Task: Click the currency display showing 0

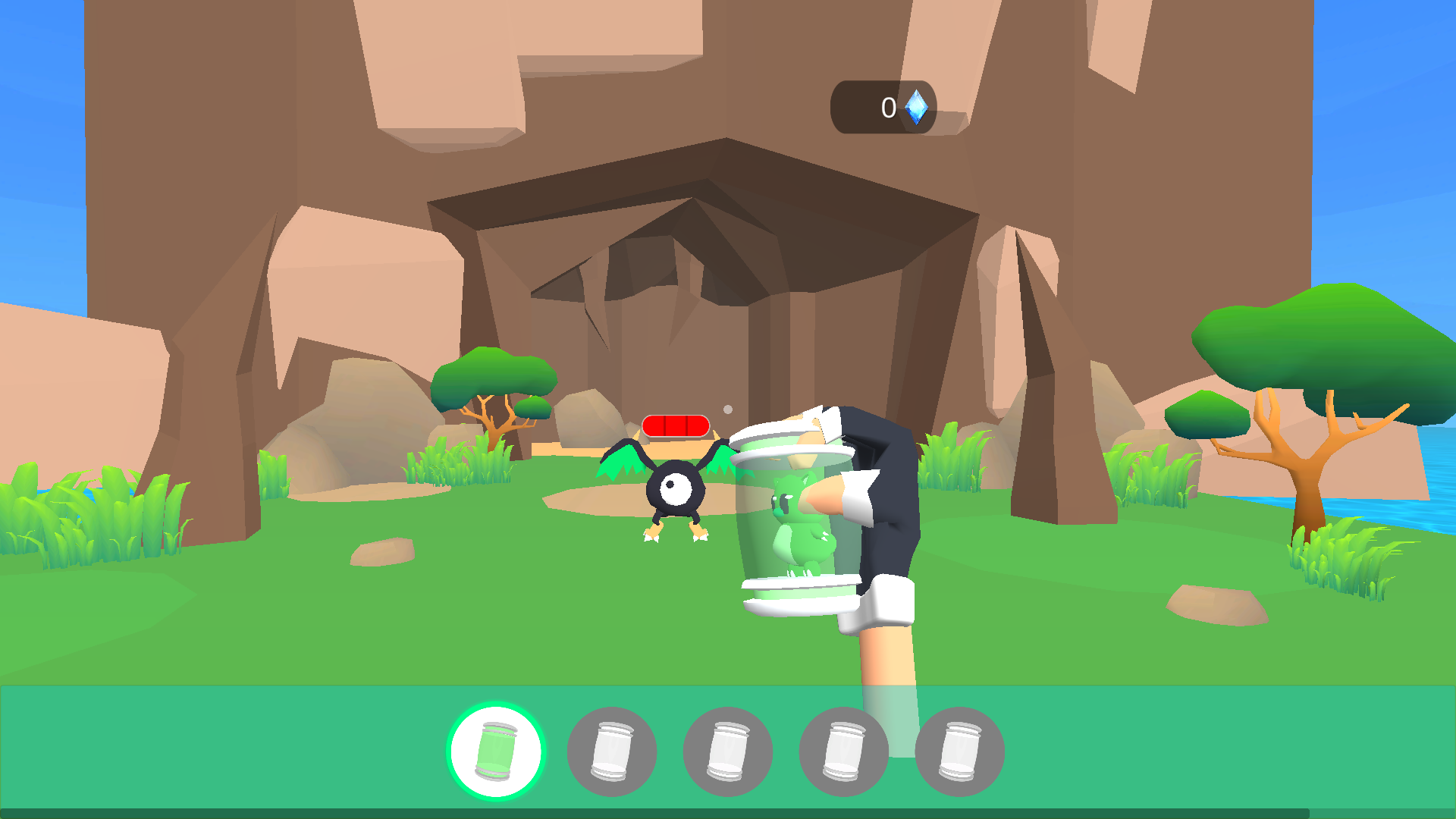Action: (x=887, y=106)
